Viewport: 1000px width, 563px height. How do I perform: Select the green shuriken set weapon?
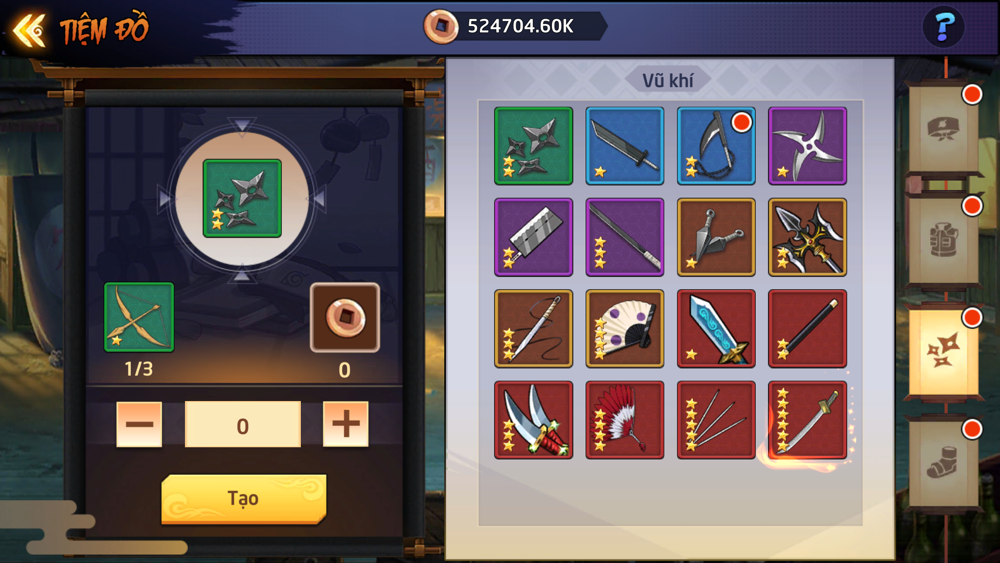click(x=533, y=146)
